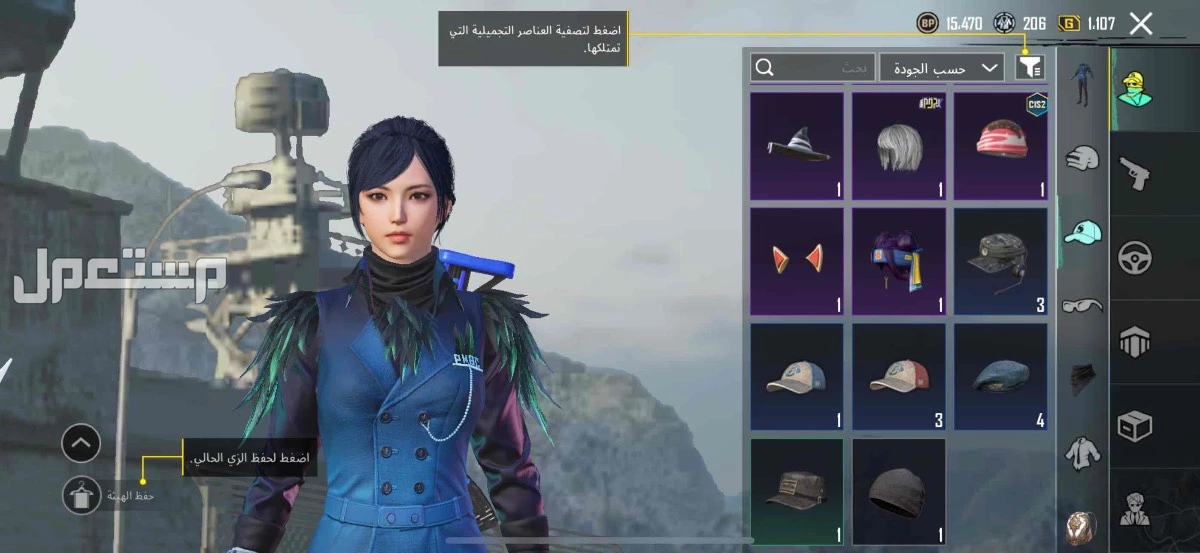
Task: Open the vehicle steering wheel tab
Action: click(1135, 258)
